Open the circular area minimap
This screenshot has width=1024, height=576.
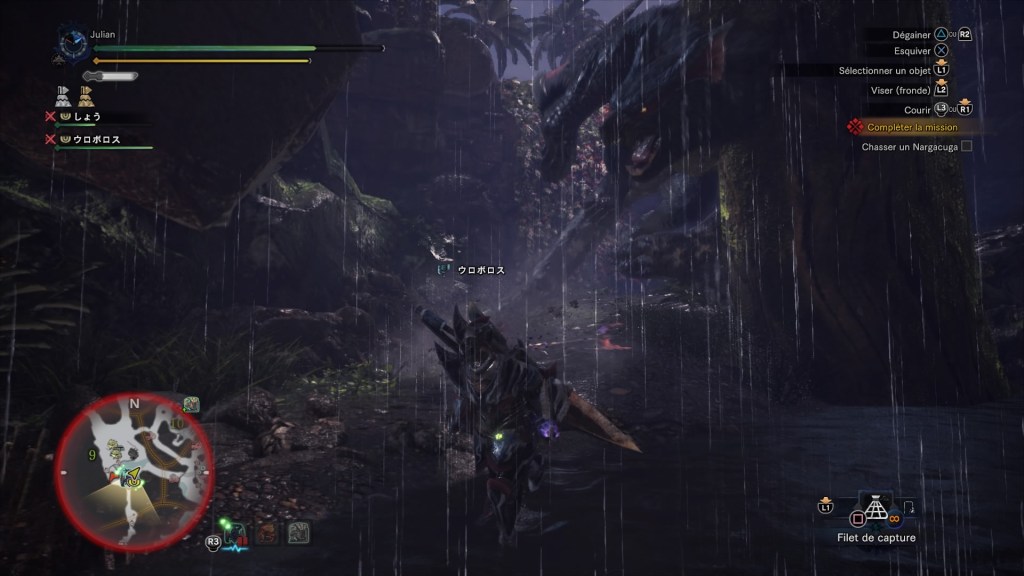point(133,471)
